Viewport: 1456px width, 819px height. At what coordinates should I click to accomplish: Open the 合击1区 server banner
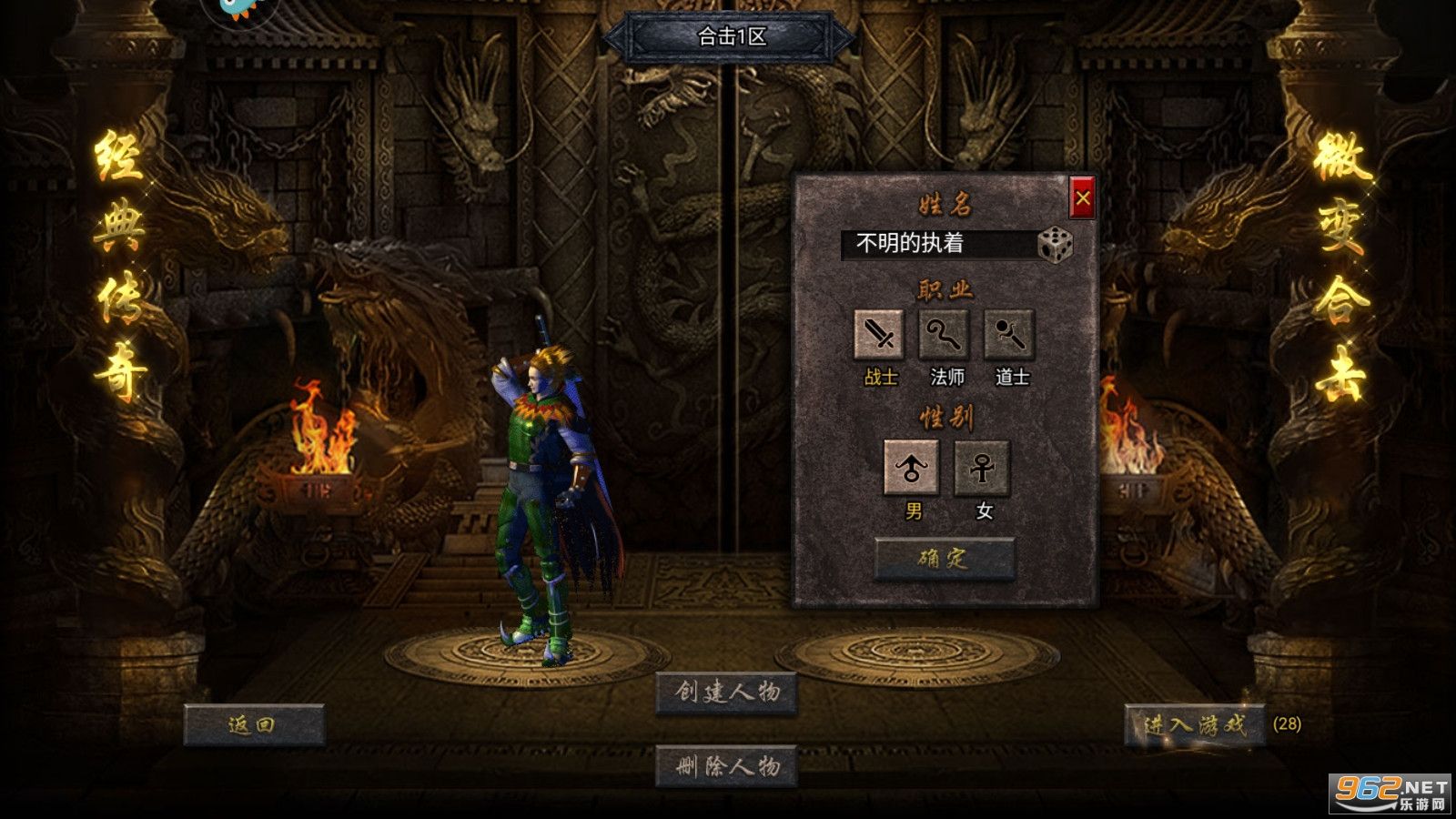(x=730, y=37)
